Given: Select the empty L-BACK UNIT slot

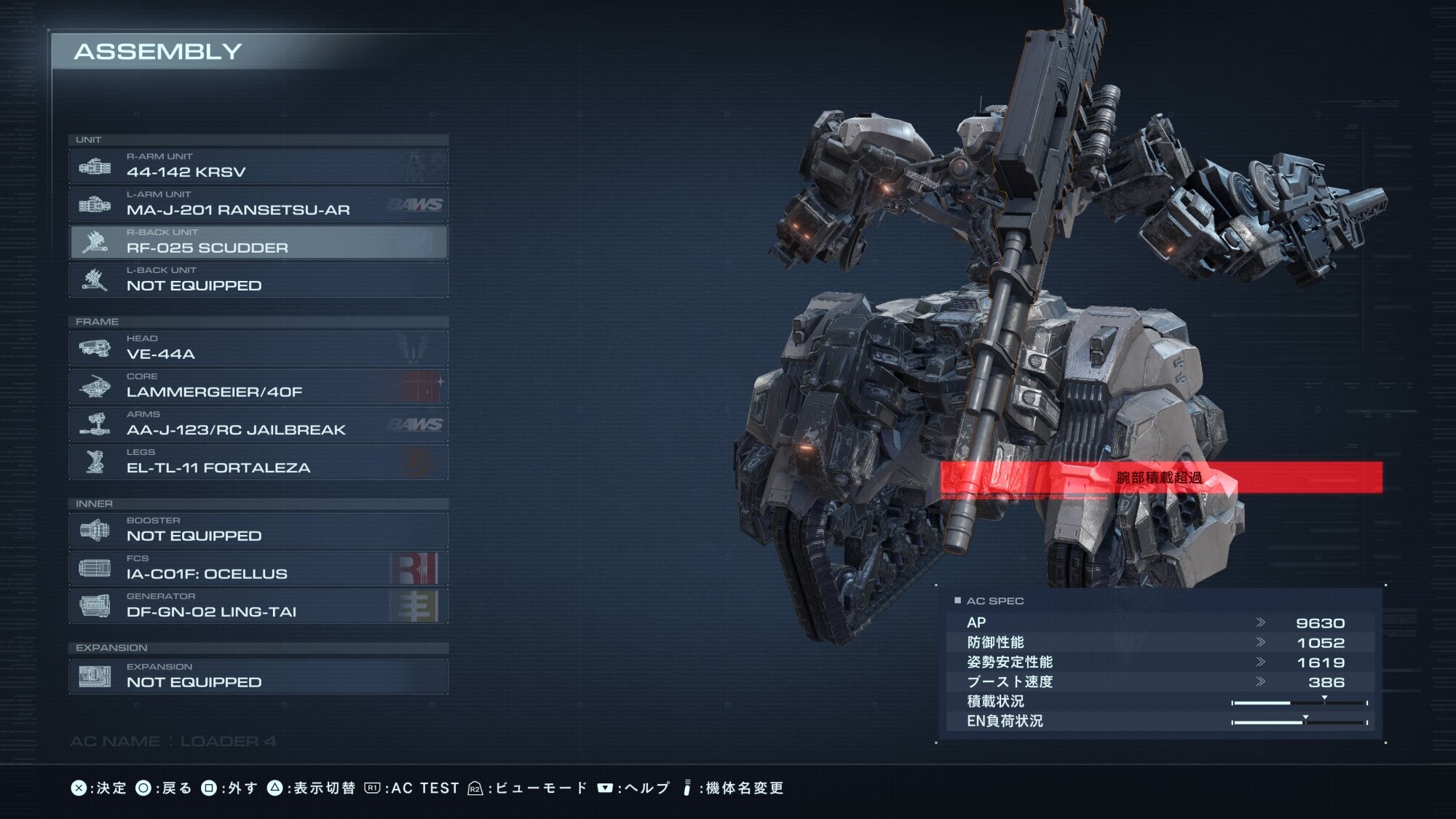Looking at the screenshot, I should [x=258, y=280].
